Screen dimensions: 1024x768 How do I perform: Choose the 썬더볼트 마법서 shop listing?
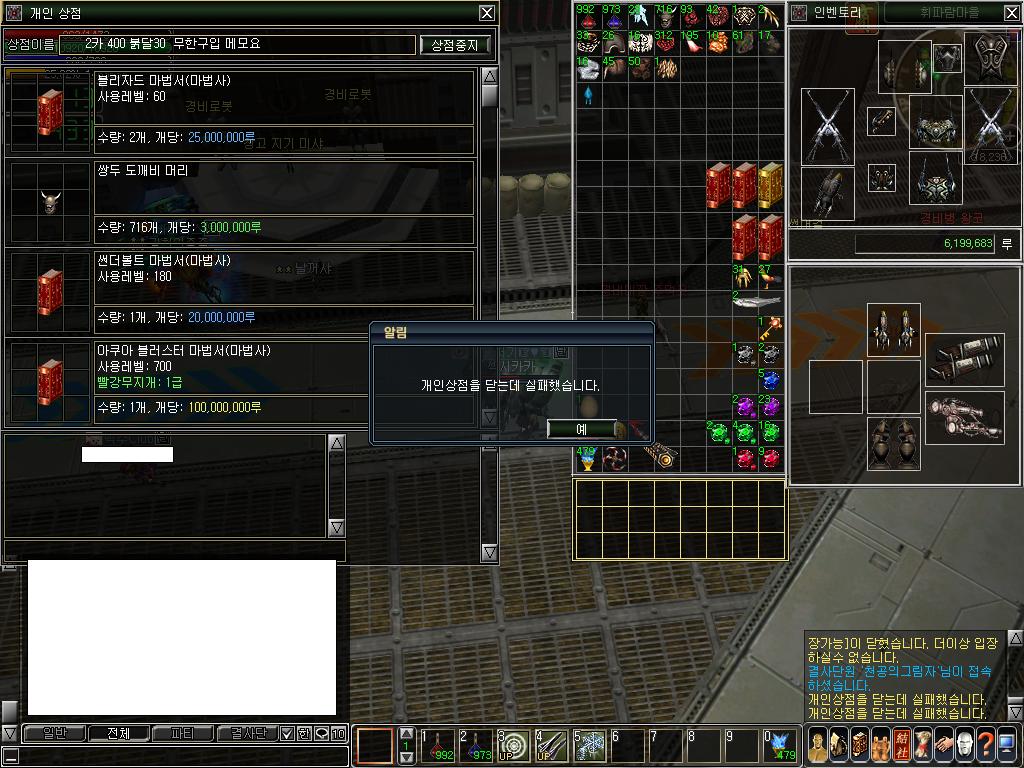[x=240, y=292]
